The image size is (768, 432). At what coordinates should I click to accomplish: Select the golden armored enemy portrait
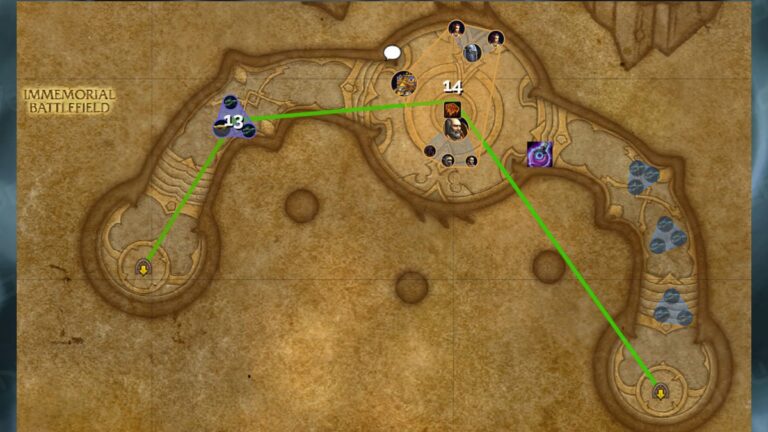pos(404,83)
